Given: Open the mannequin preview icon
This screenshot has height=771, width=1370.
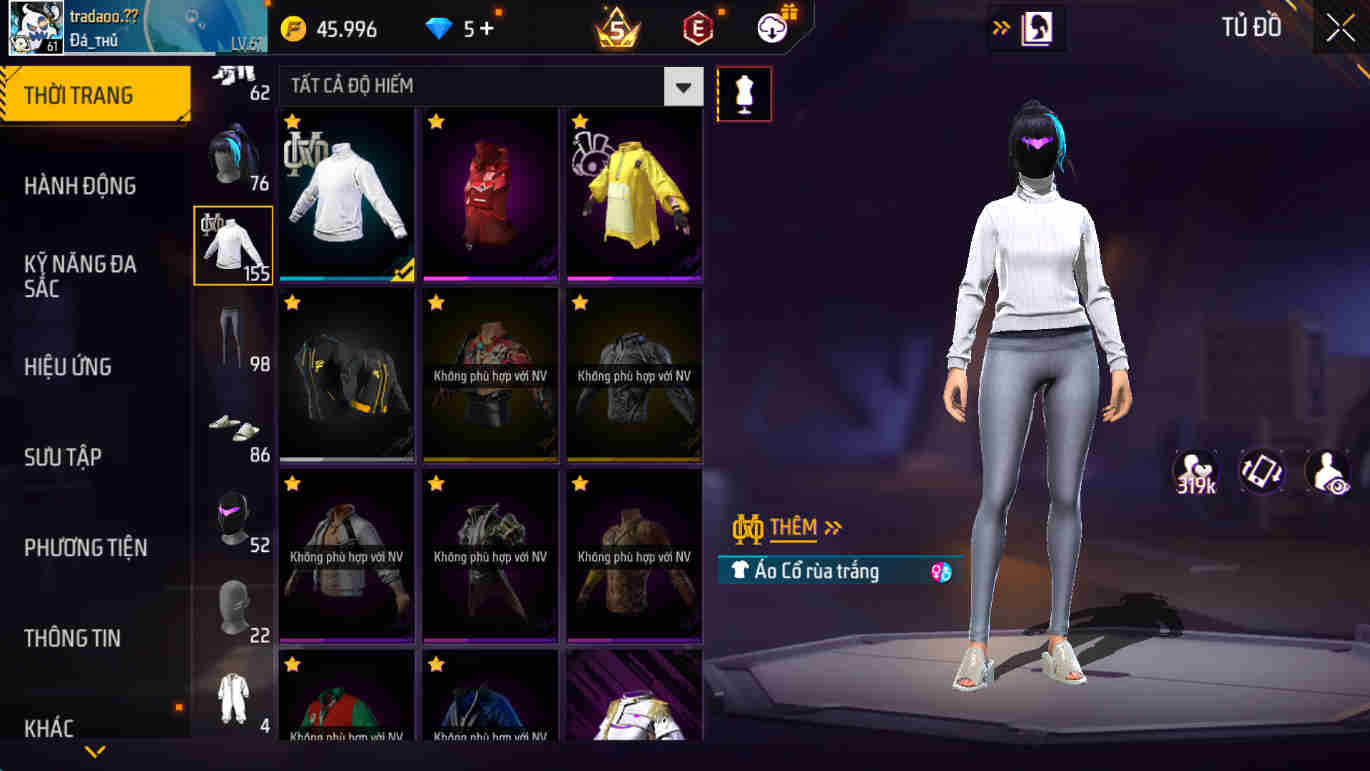Looking at the screenshot, I should [x=743, y=94].
